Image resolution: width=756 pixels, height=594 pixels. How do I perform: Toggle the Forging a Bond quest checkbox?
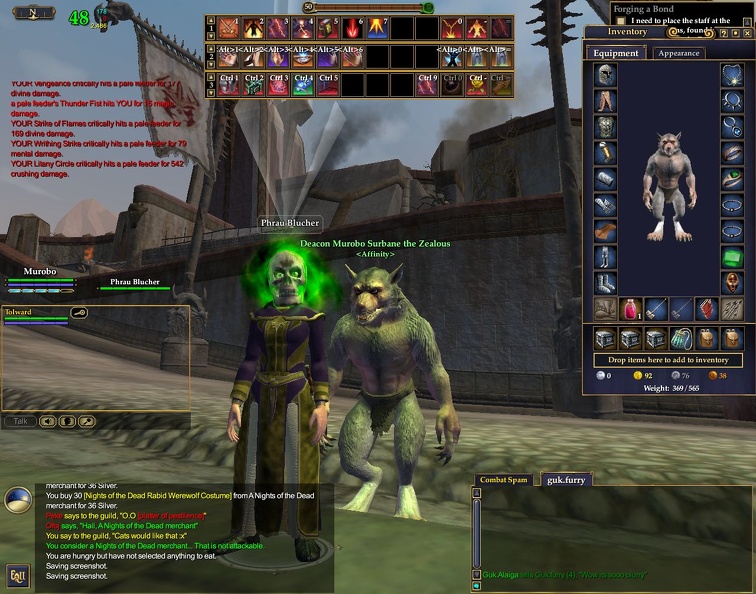tap(621, 21)
